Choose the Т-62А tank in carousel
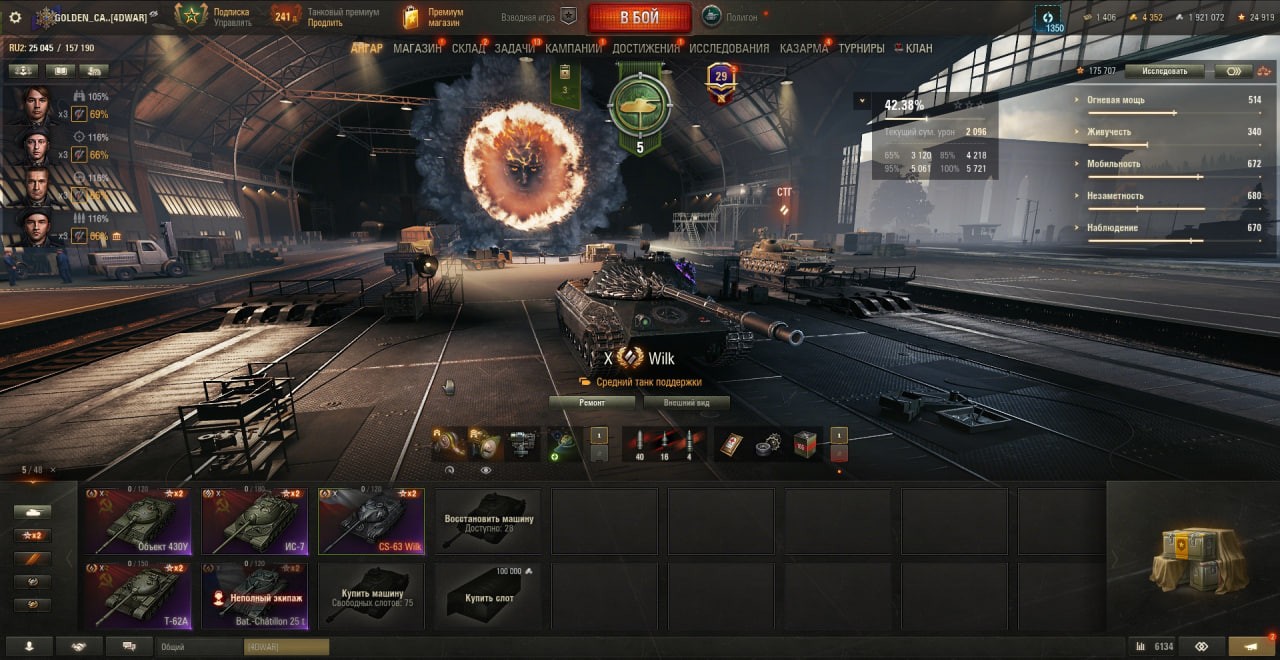Viewport: 1280px width, 660px height. 137,596
